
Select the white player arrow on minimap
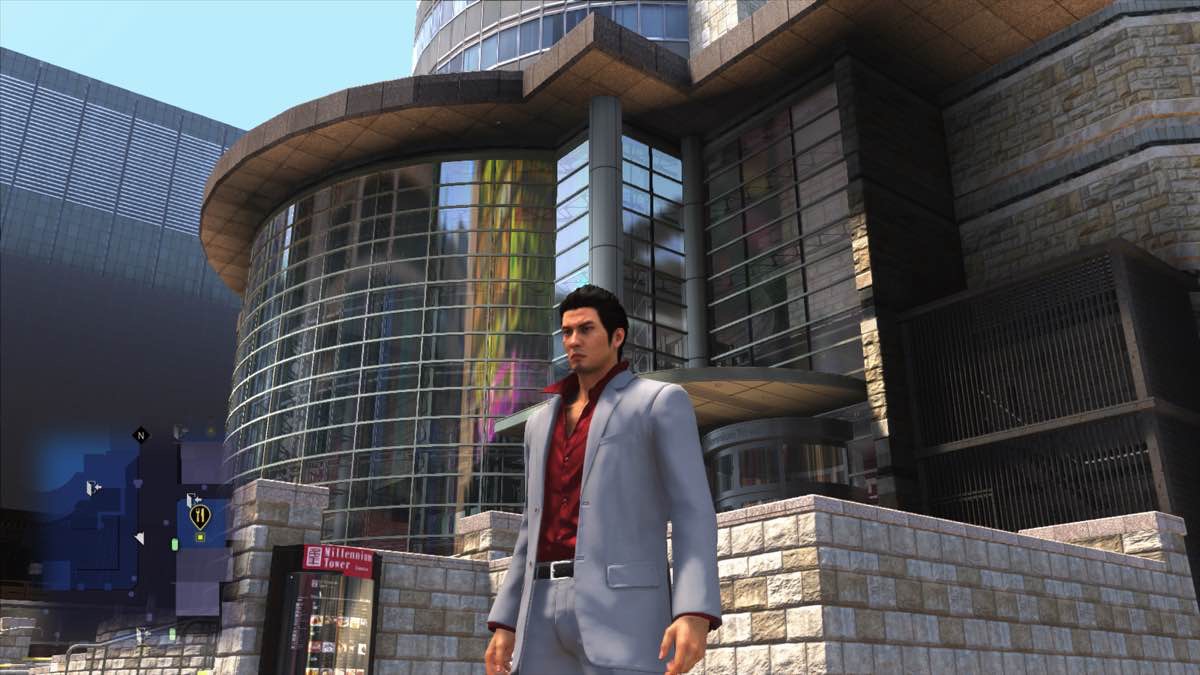coord(139,538)
